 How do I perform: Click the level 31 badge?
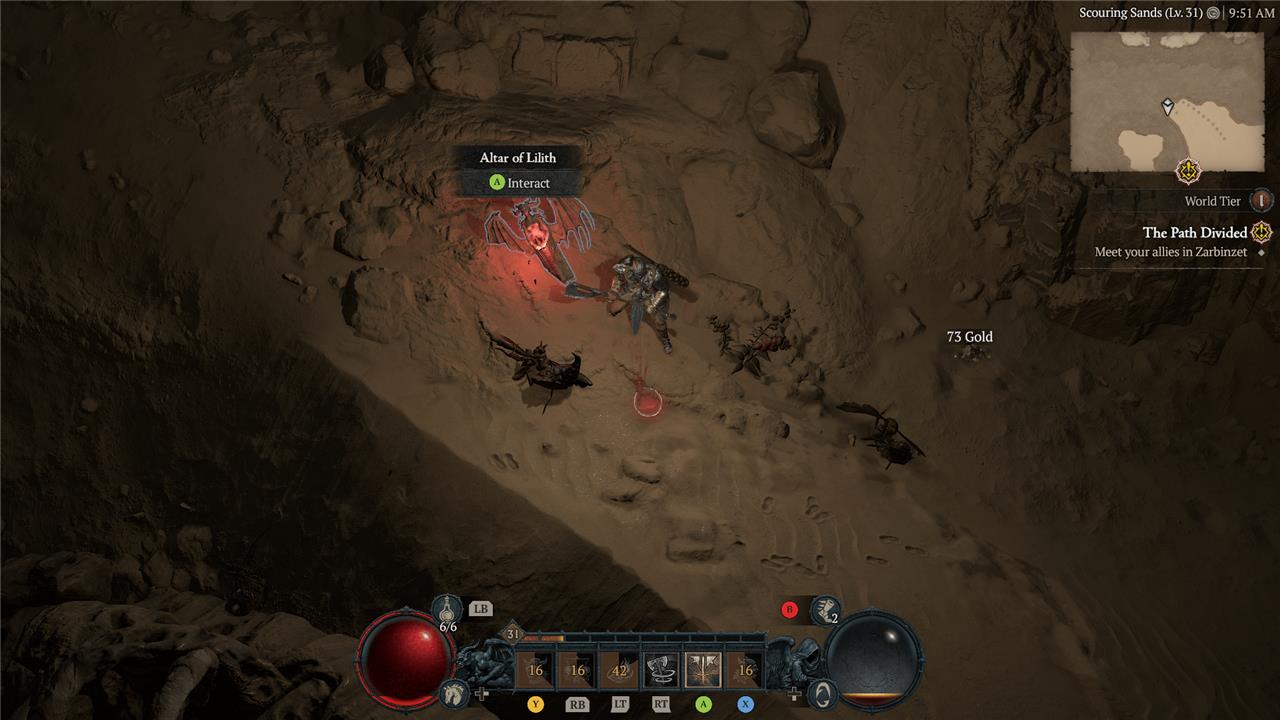pos(513,634)
